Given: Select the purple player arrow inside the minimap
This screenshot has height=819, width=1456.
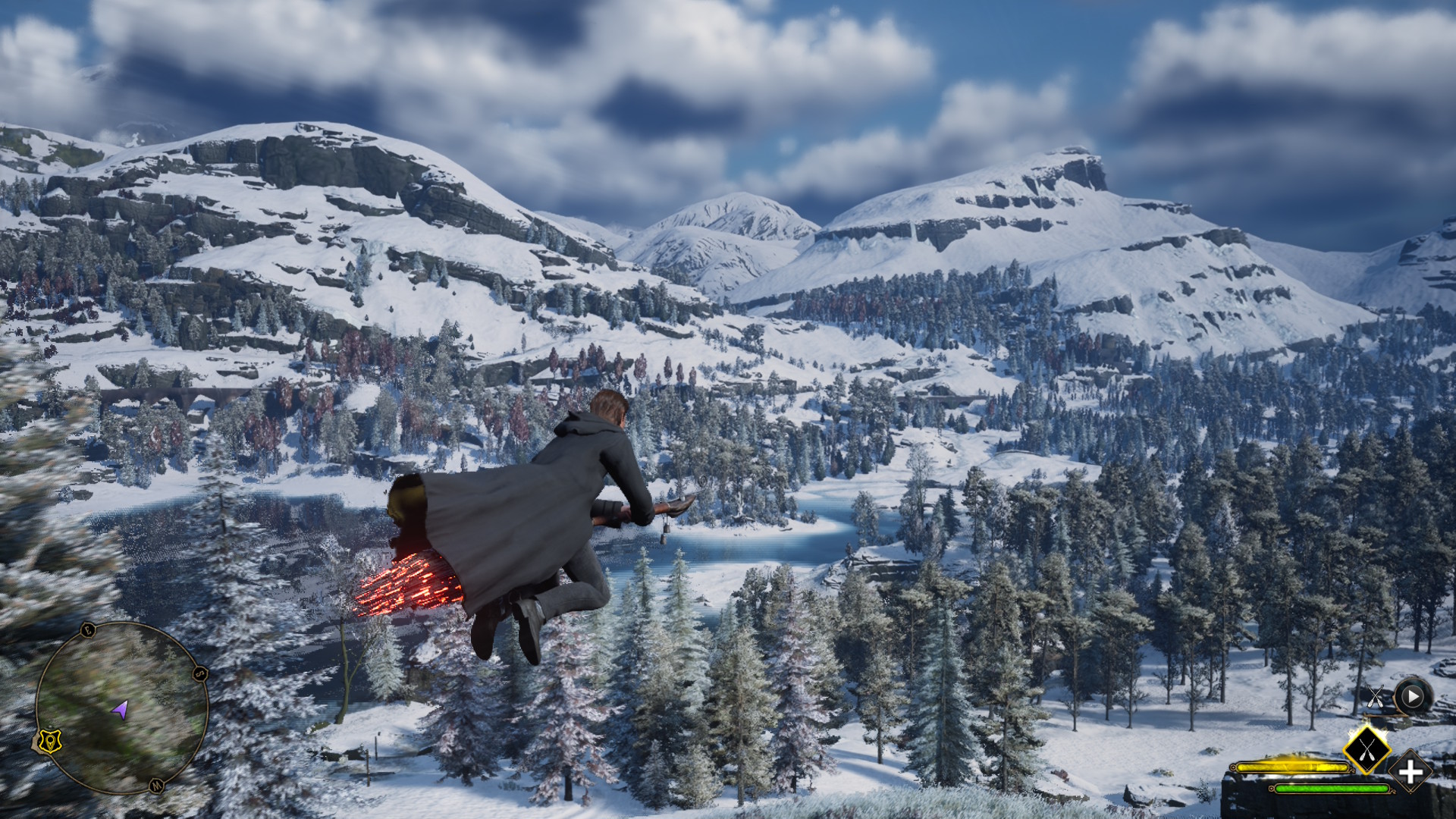Looking at the screenshot, I should coord(121,709).
